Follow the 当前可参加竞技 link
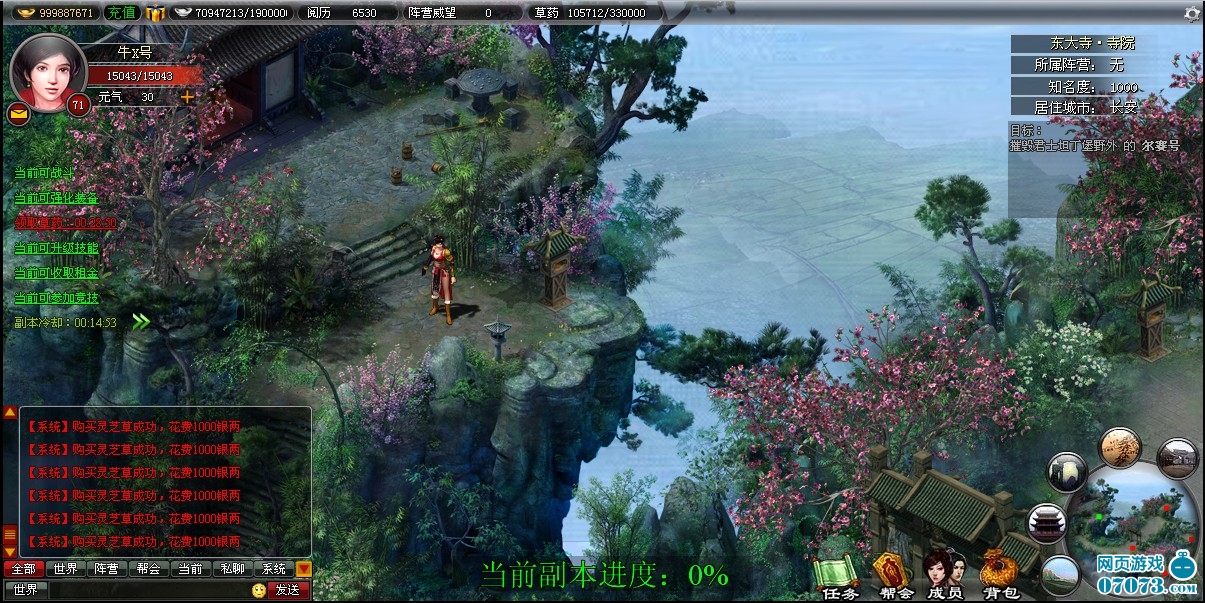The height and width of the screenshot is (603, 1205). tap(56, 298)
